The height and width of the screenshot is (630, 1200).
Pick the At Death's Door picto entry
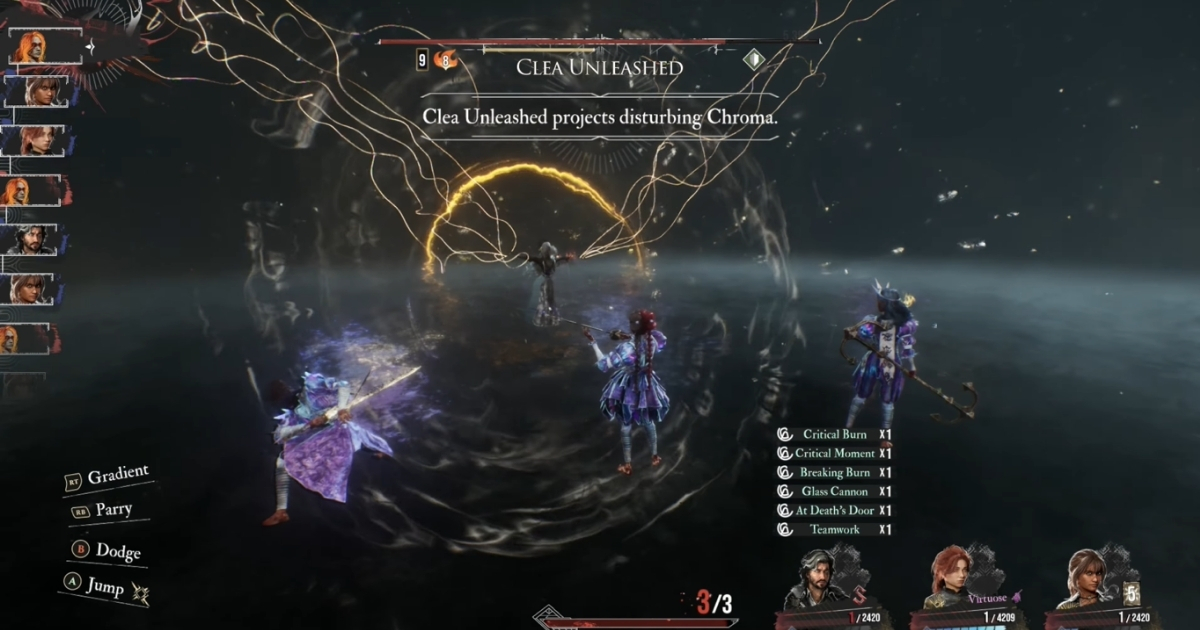pos(834,511)
